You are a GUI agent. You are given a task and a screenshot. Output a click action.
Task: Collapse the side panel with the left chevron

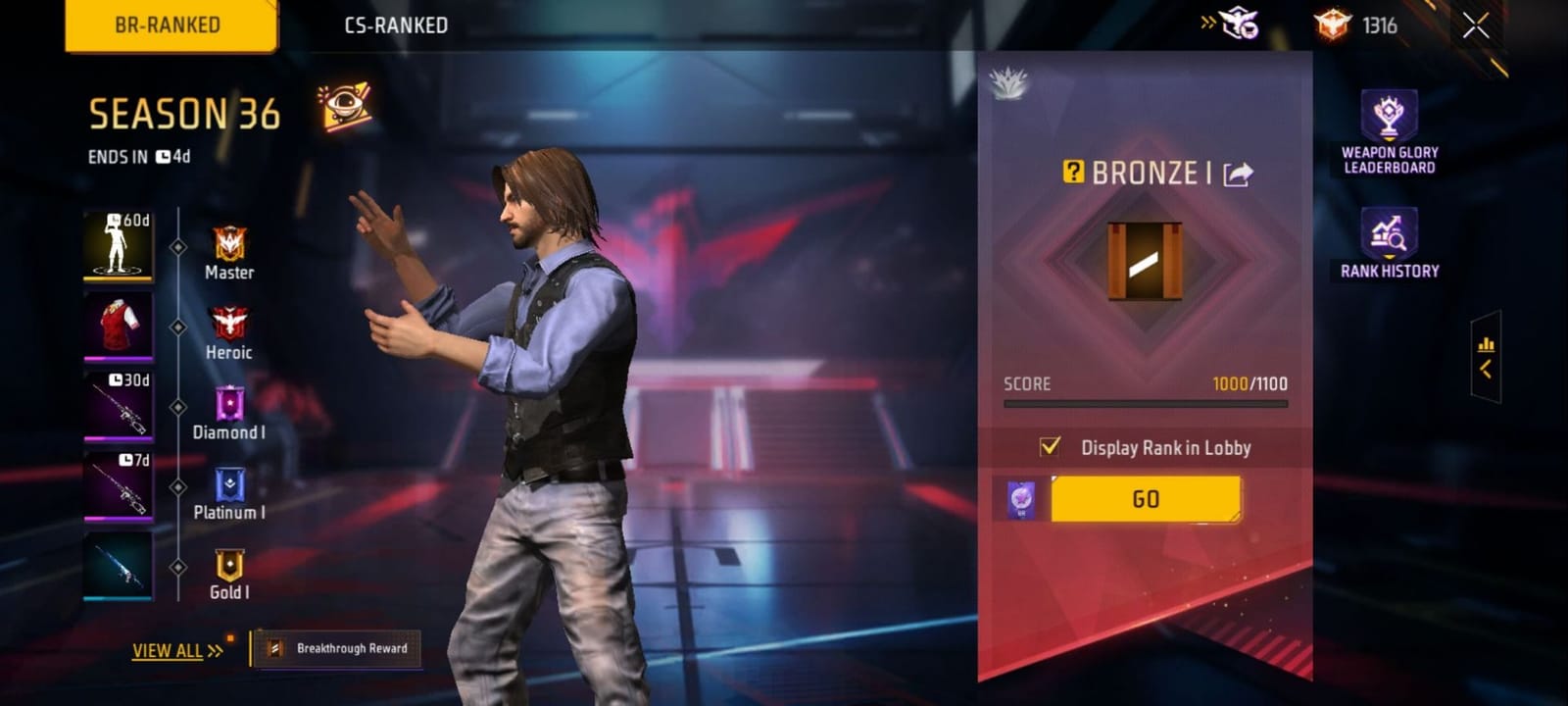(1488, 370)
